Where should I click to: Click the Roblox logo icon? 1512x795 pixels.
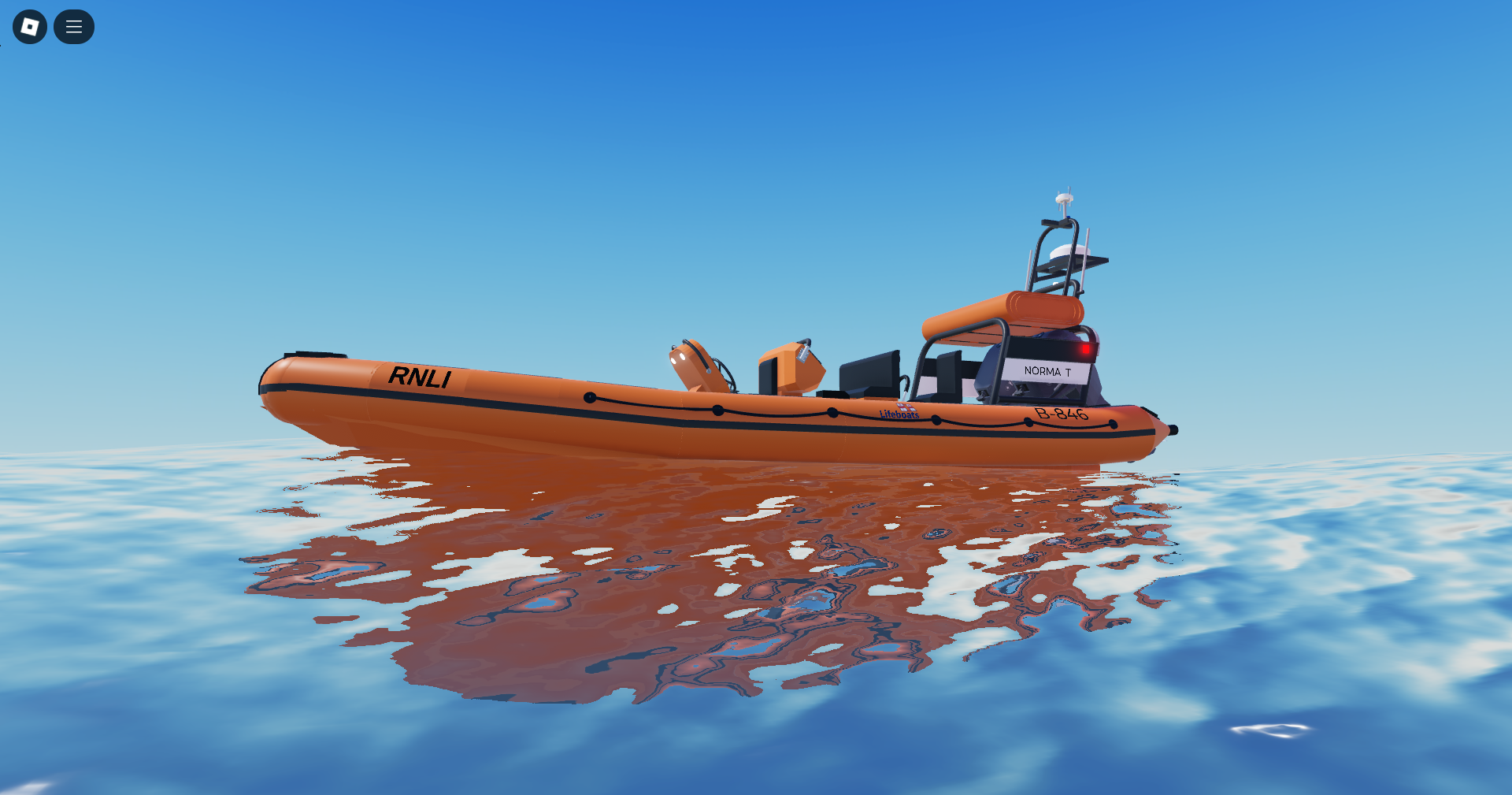tap(30, 26)
